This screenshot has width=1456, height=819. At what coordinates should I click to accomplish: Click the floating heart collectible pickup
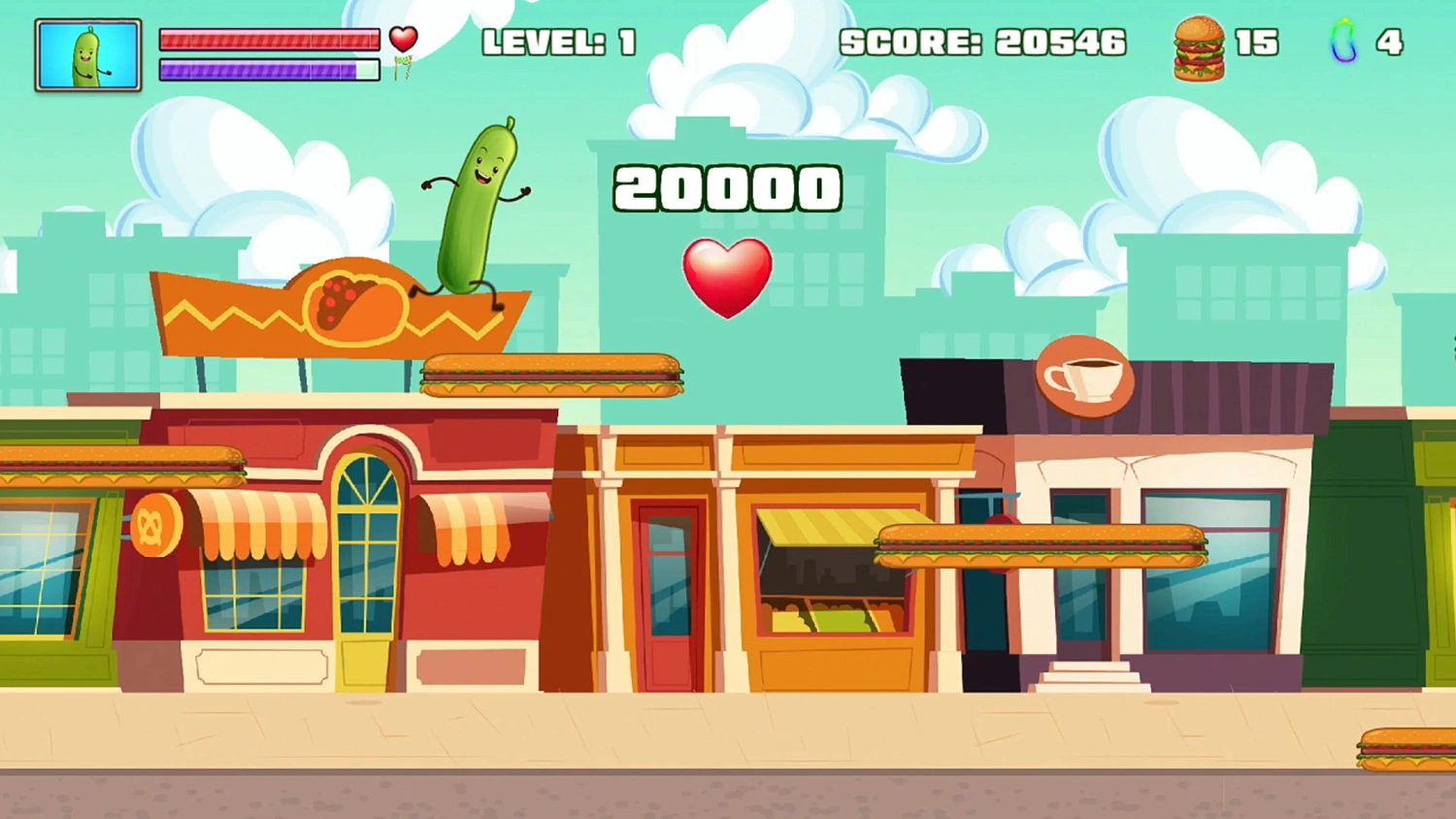(728, 277)
